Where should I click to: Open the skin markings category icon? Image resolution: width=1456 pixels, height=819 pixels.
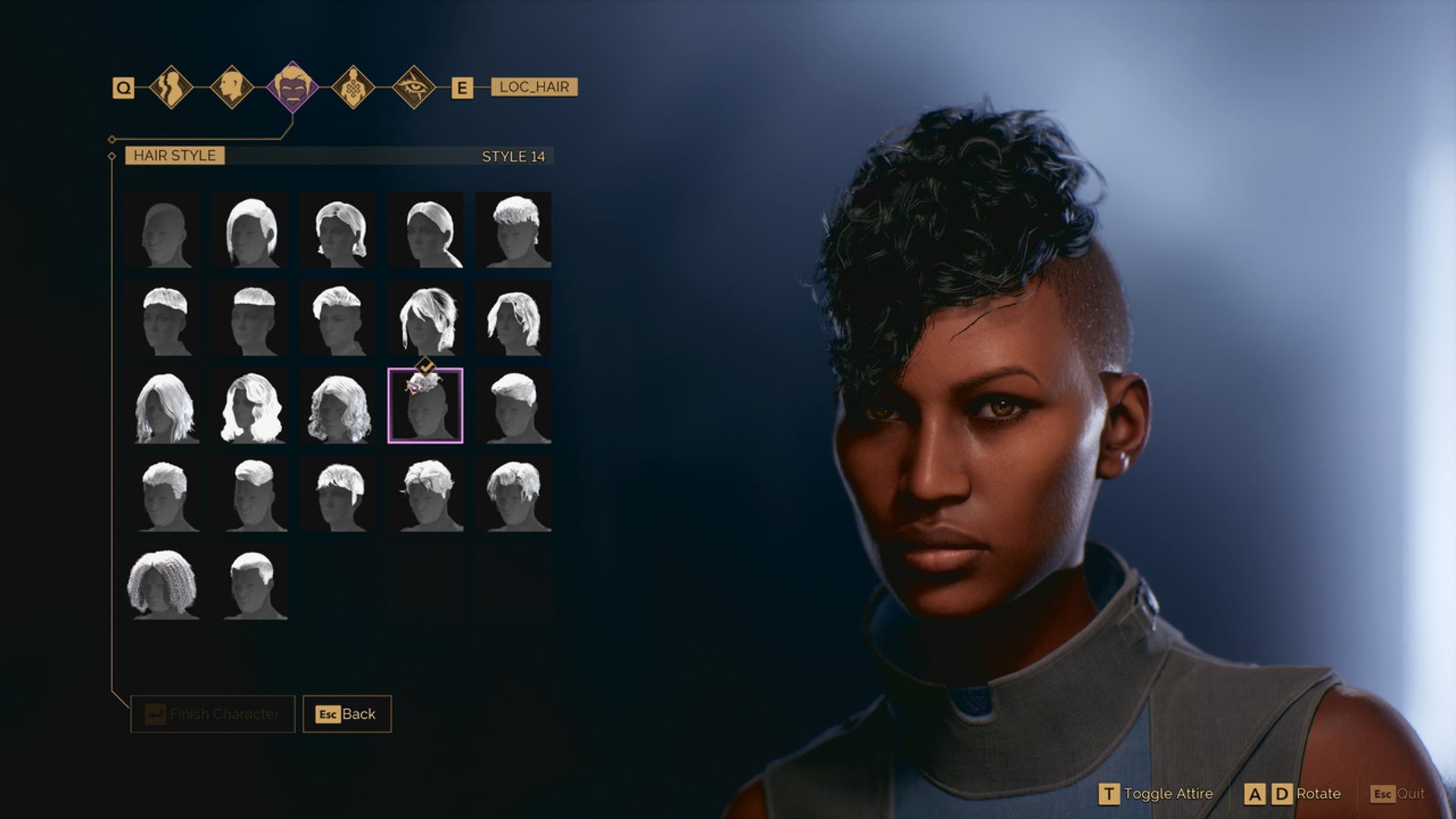tap(354, 87)
